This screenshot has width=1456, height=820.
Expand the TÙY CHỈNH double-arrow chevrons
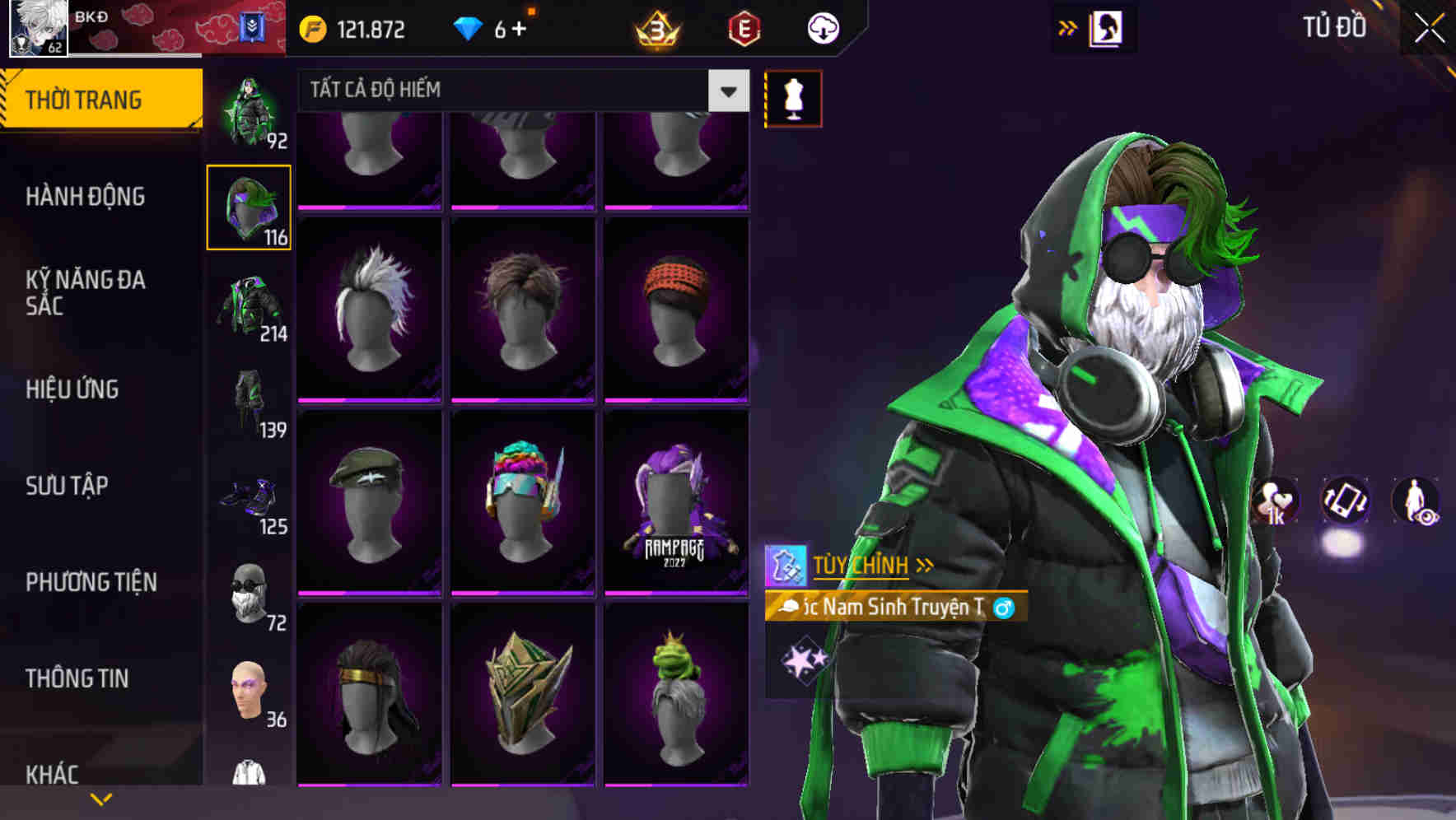pyautogui.click(x=926, y=564)
